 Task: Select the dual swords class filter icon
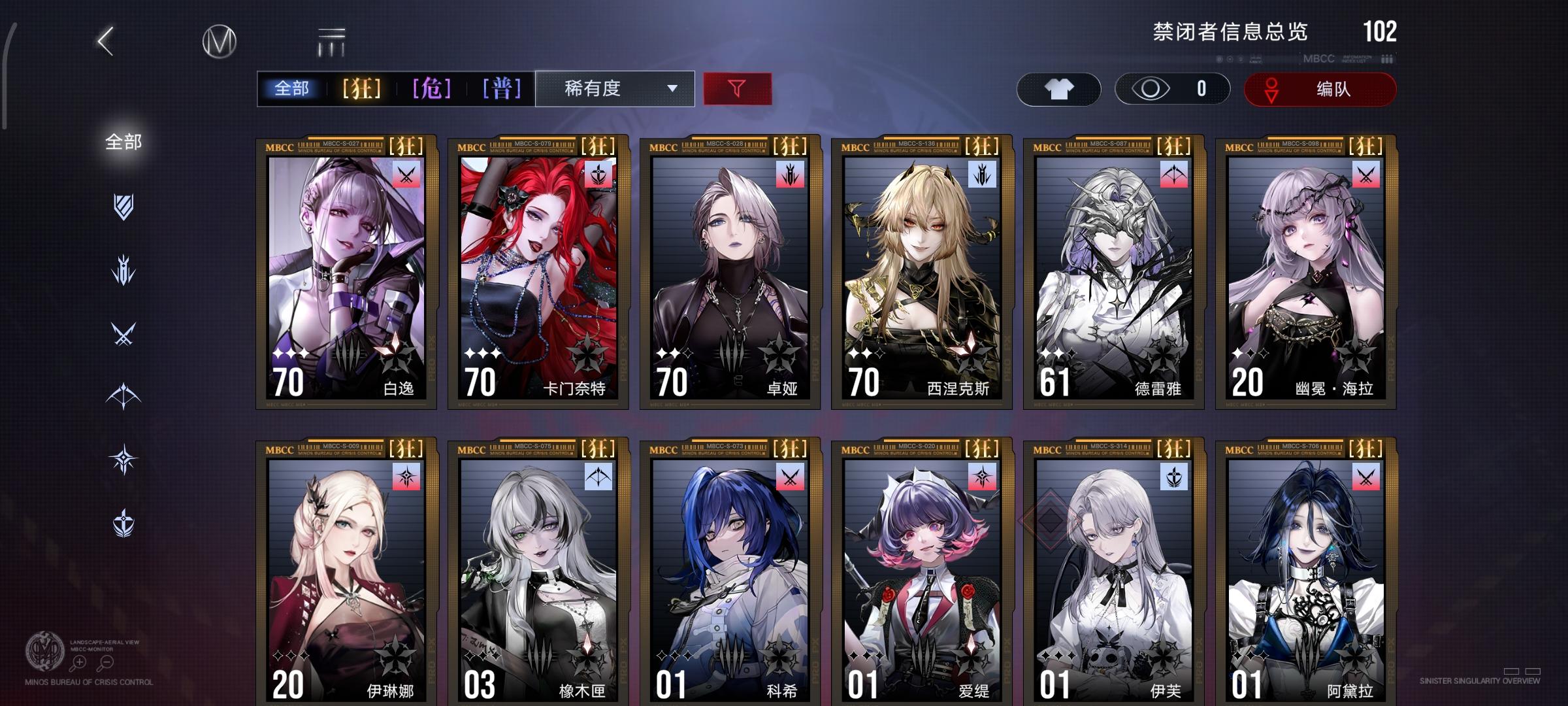click(x=123, y=331)
